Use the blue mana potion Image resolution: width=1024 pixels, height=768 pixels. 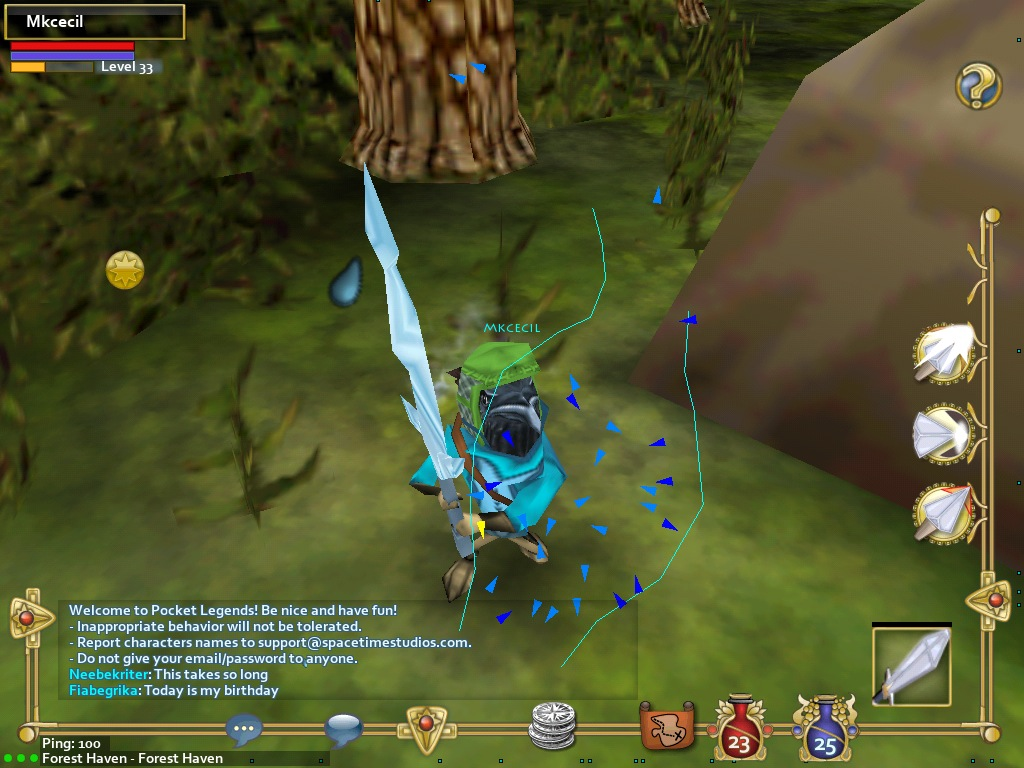[825, 728]
